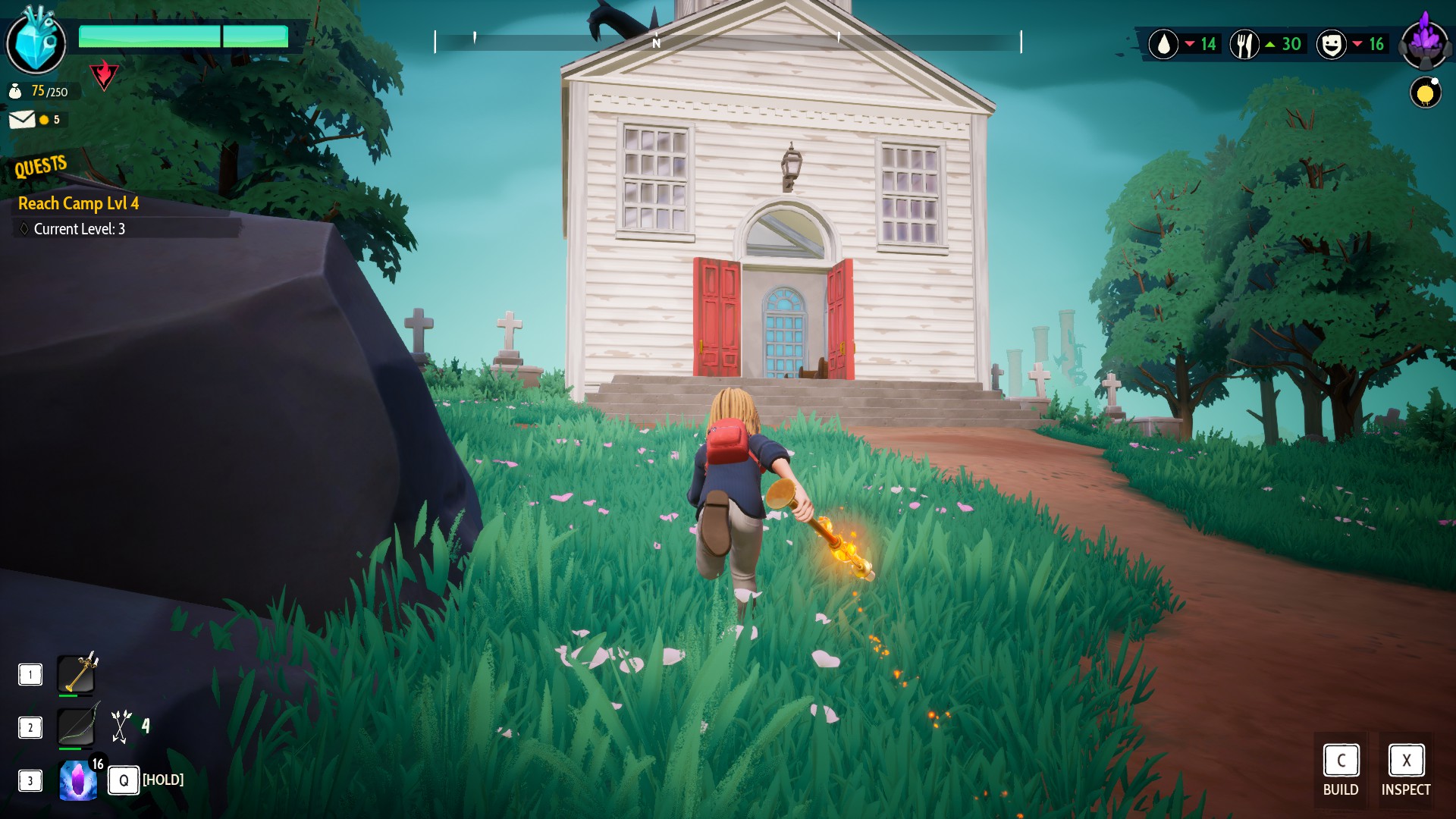This screenshot has width=1456, height=819.
Task: Select the purple crystal item slot
Action: coord(78,780)
